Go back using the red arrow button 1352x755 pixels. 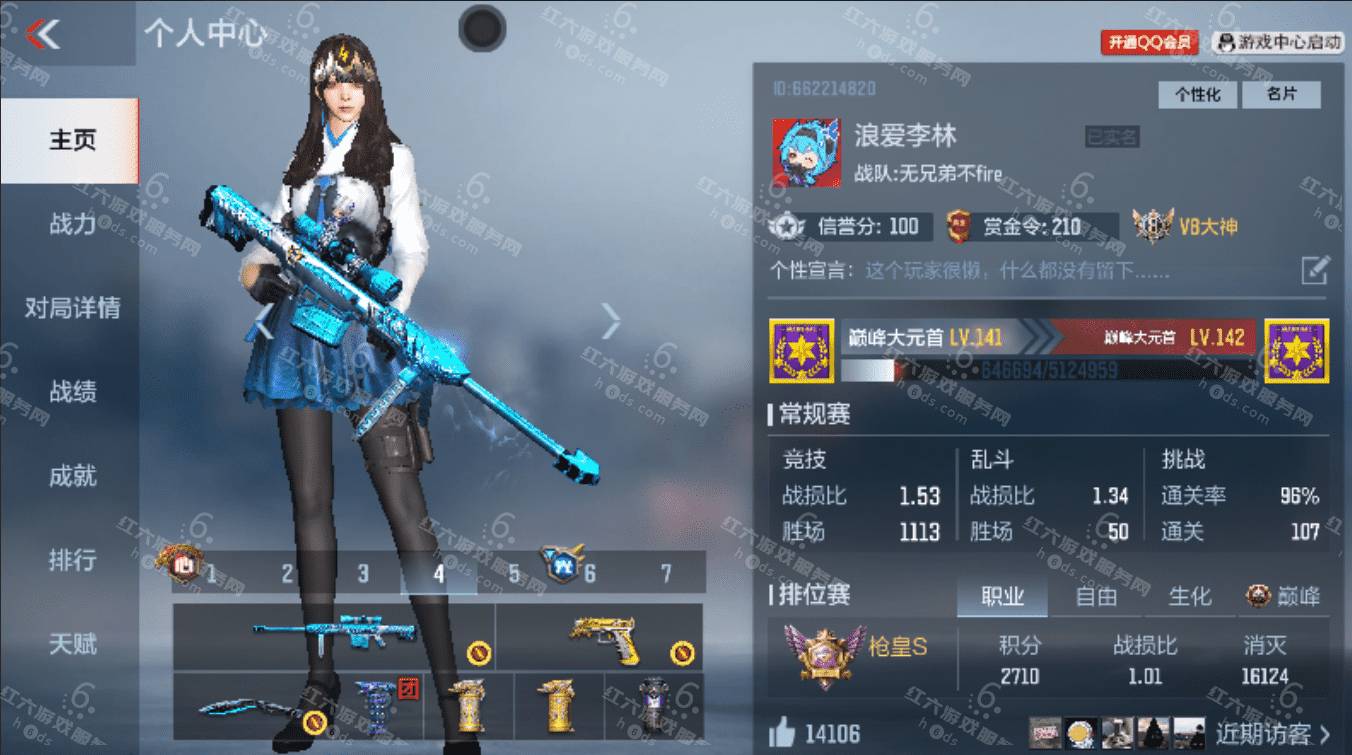tap(43, 35)
